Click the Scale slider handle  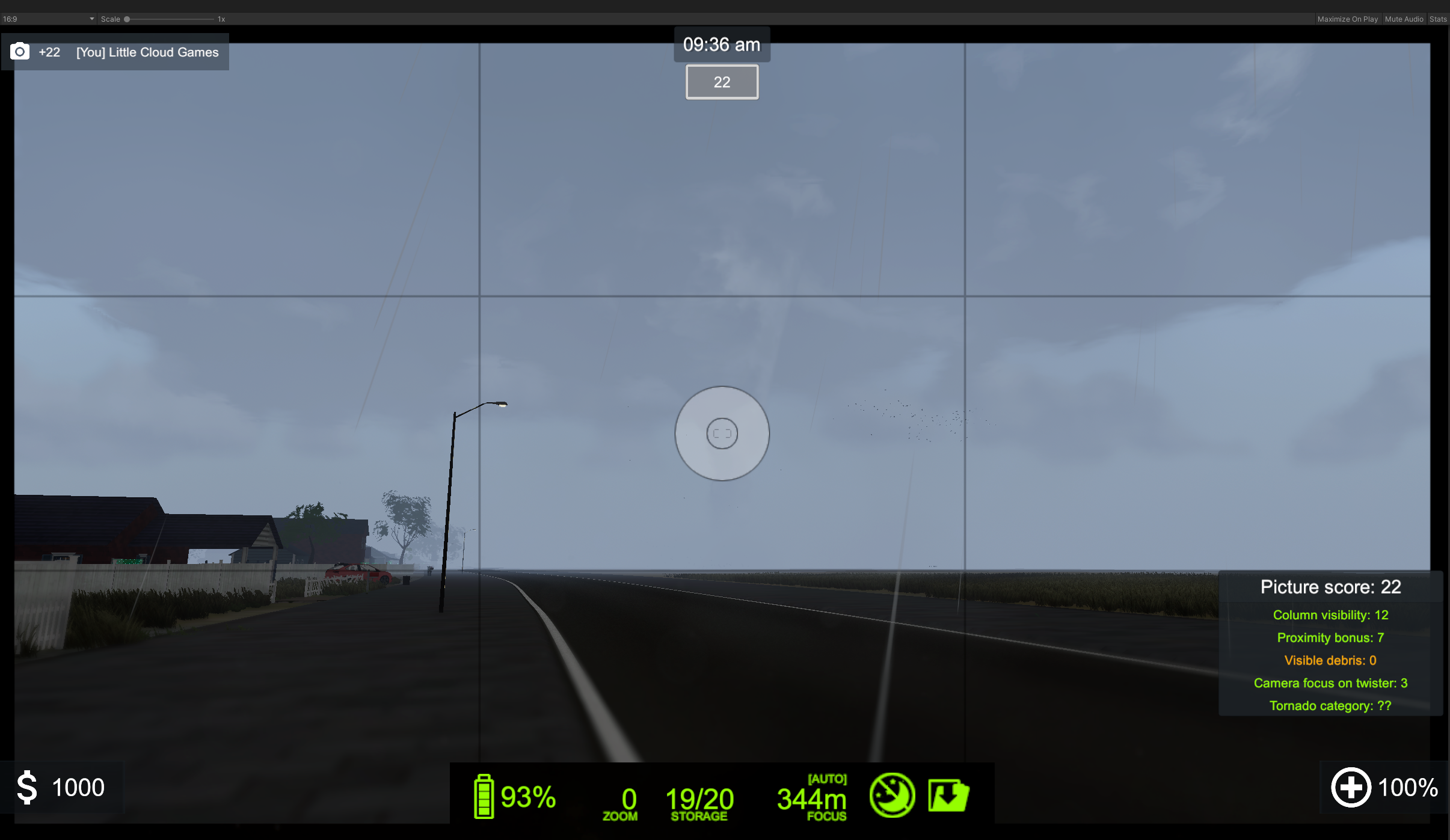click(127, 19)
